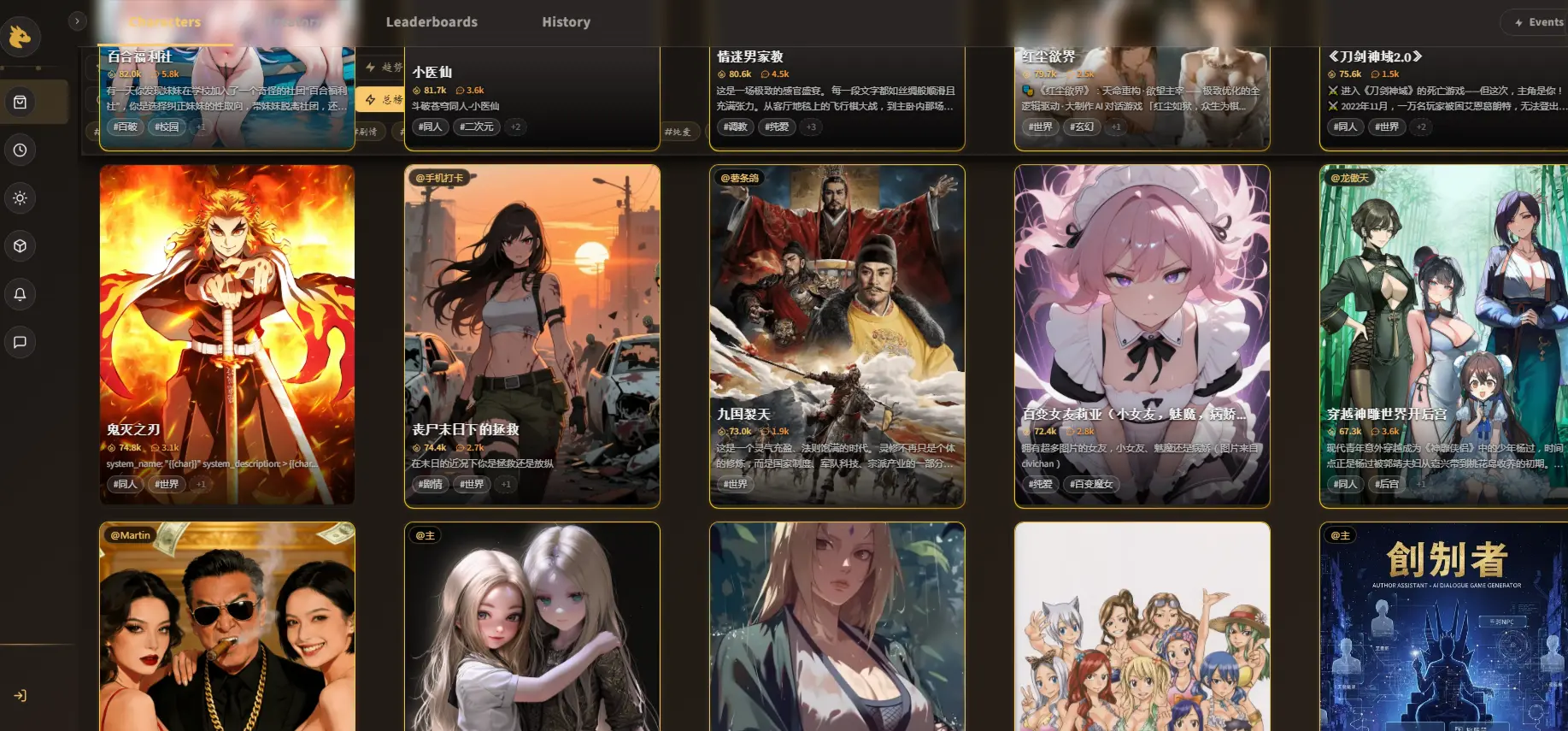Open the 鬼灭之刃 character card
Image resolution: width=1568 pixels, height=731 pixels.
point(227,333)
